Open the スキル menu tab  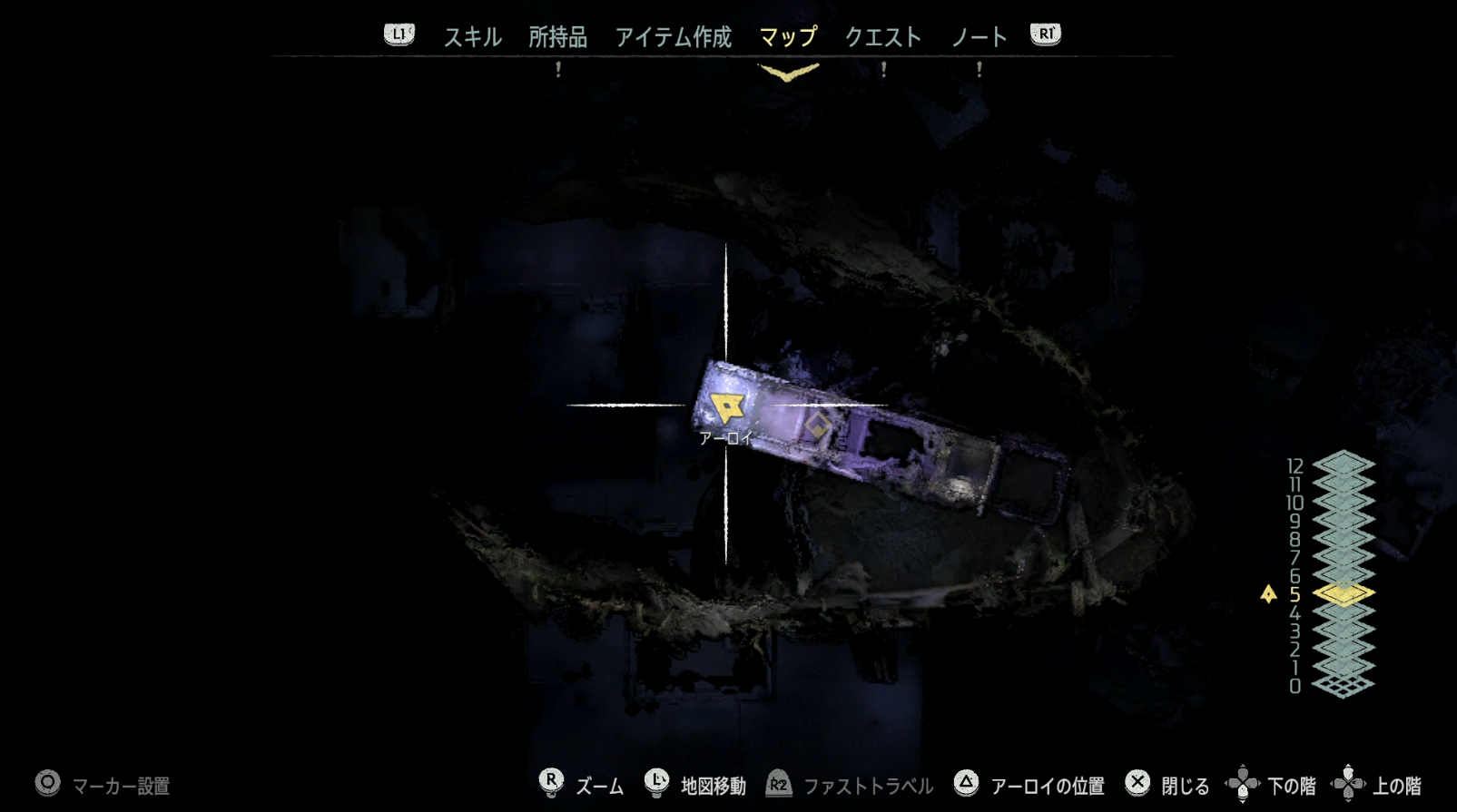pos(470,37)
